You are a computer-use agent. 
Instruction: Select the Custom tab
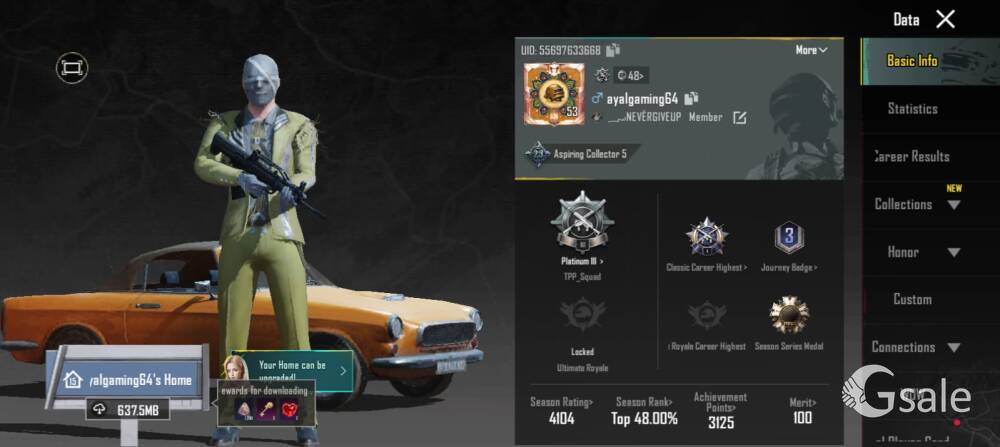pyautogui.click(x=912, y=299)
